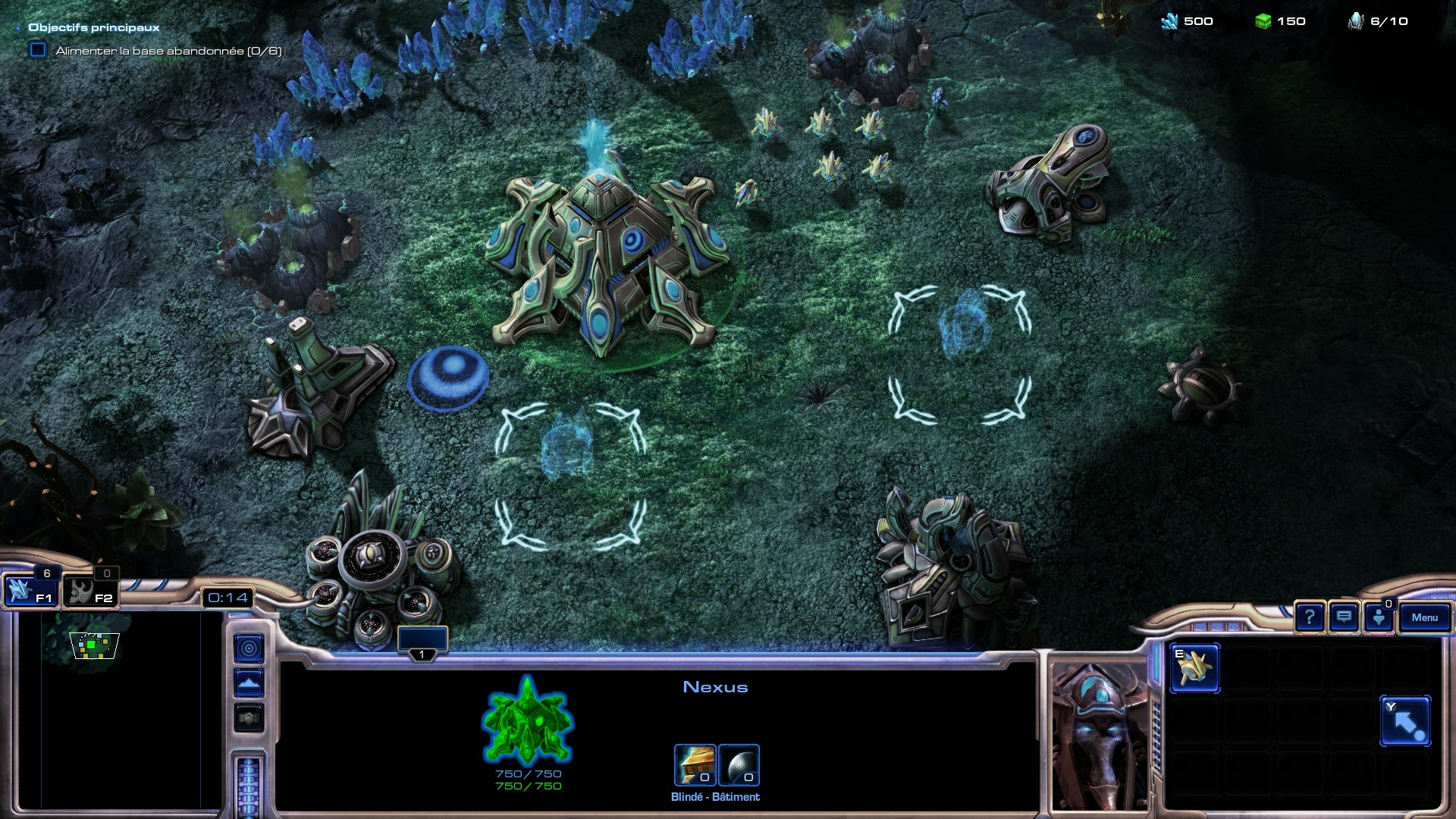This screenshot has width=1456, height=819.
Task: Click the 'Alimenter la base abandonnée' objective
Action: tap(168, 51)
